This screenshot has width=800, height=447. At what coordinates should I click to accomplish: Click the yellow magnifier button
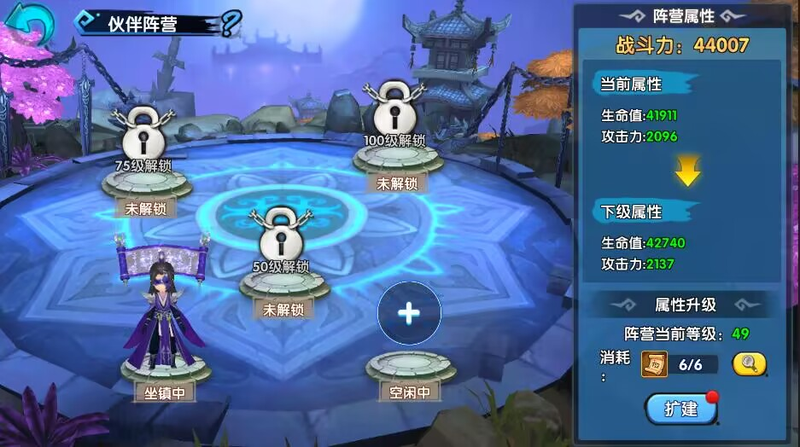pyautogui.click(x=747, y=365)
